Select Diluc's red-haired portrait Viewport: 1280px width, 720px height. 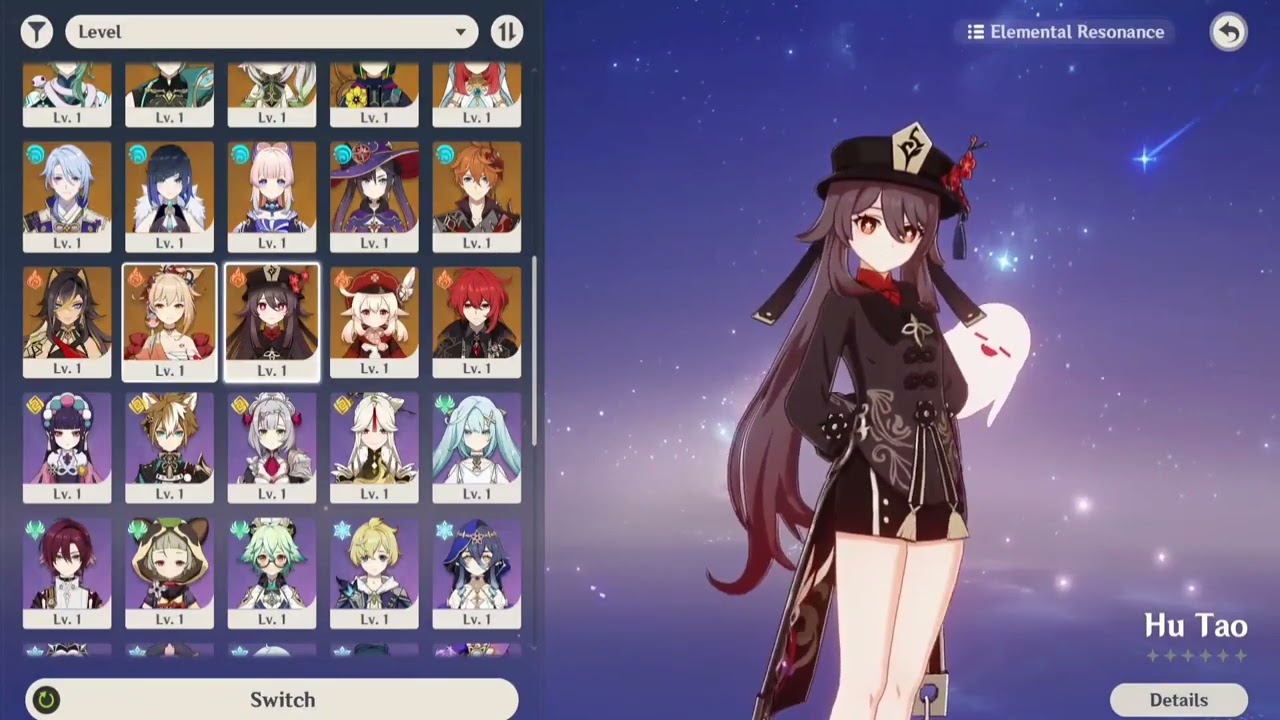click(476, 320)
